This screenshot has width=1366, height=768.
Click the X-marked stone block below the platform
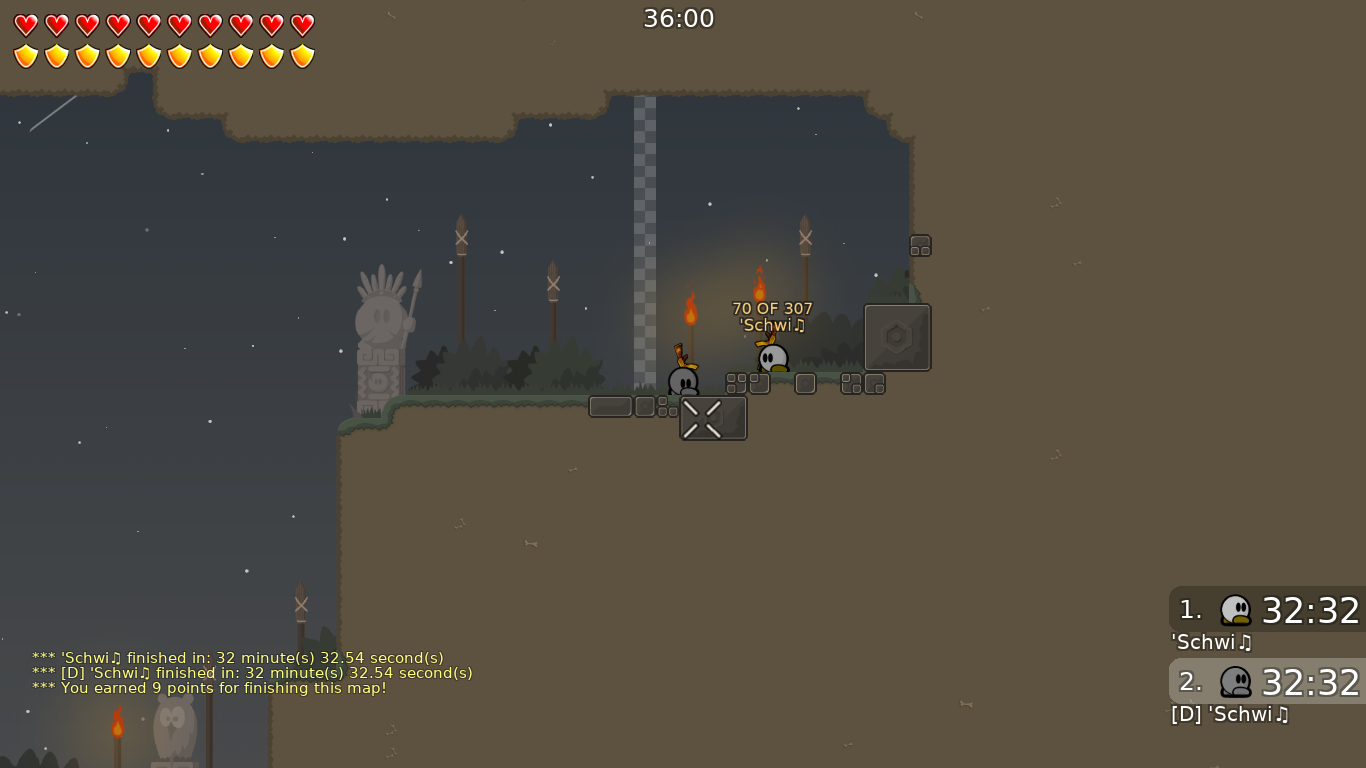click(713, 418)
